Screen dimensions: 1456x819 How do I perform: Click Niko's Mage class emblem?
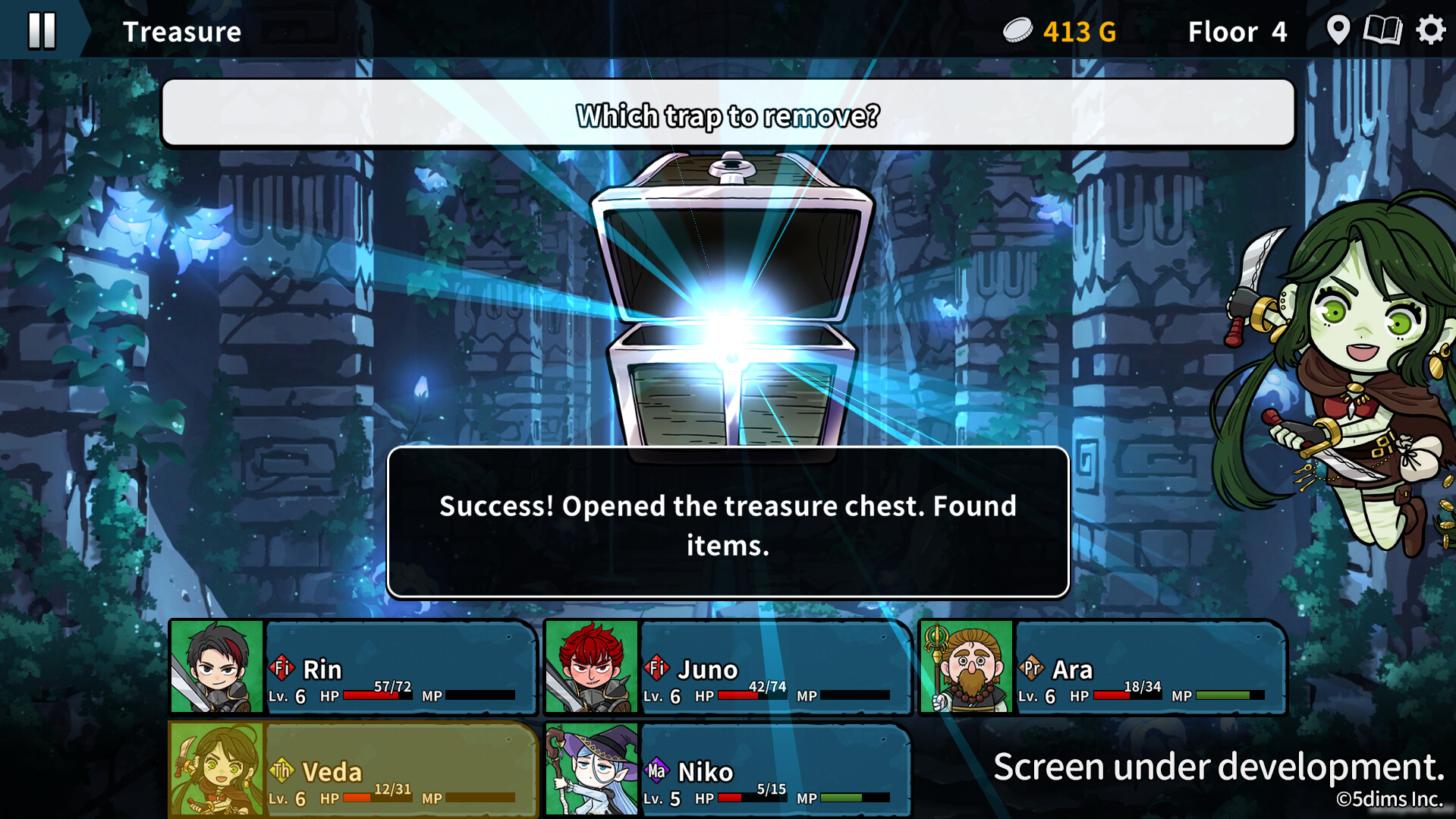click(x=657, y=771)
